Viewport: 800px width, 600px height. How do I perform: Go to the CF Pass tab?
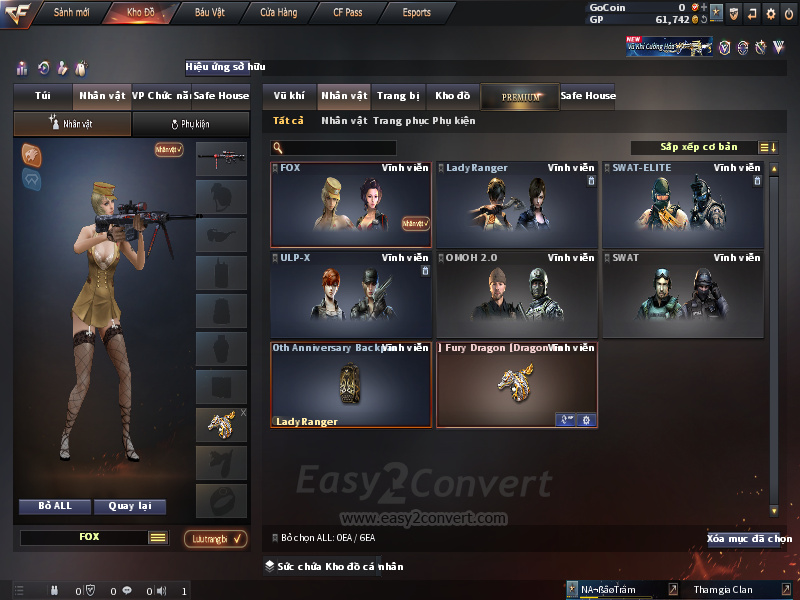tap(349, 12)
